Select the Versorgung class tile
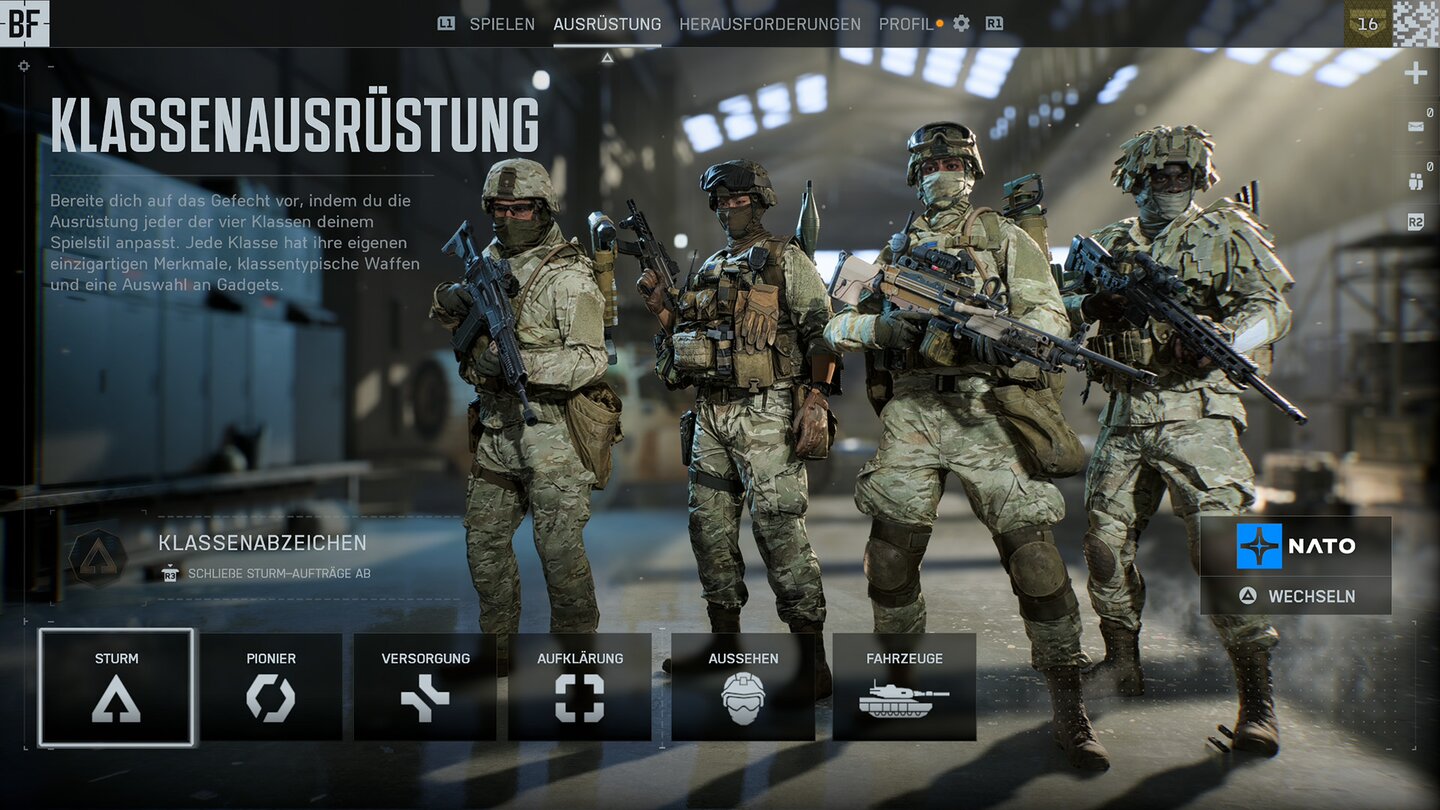Image resolution: width=1440 pixels, height=810 pixels. pos(425,687)
